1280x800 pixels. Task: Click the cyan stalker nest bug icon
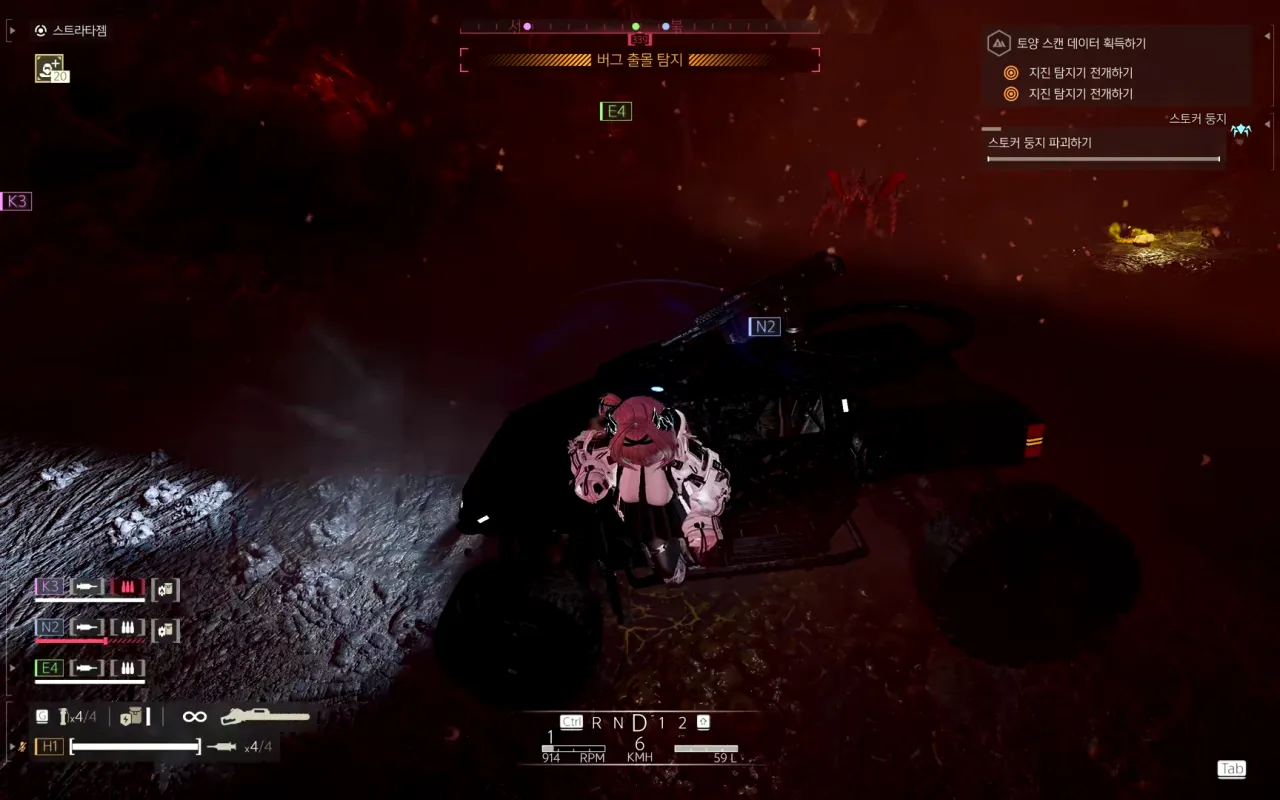coord(1241,130)
